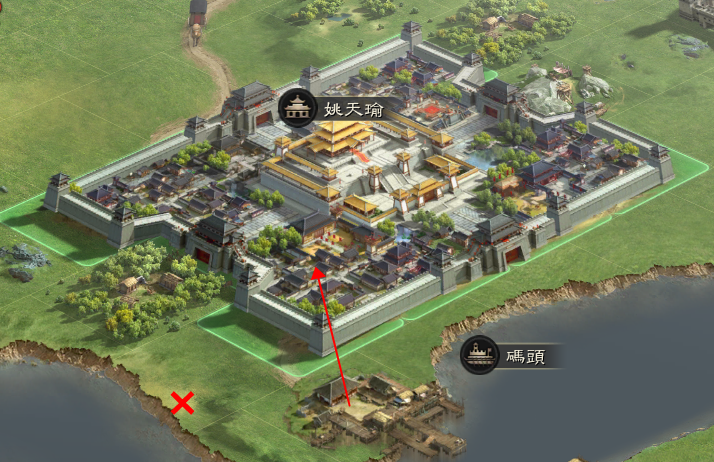The height and width of the screenshot is (462, 714).
Task: Select the 姚天瑜 city label marker
Action: [x=297, y=107]
